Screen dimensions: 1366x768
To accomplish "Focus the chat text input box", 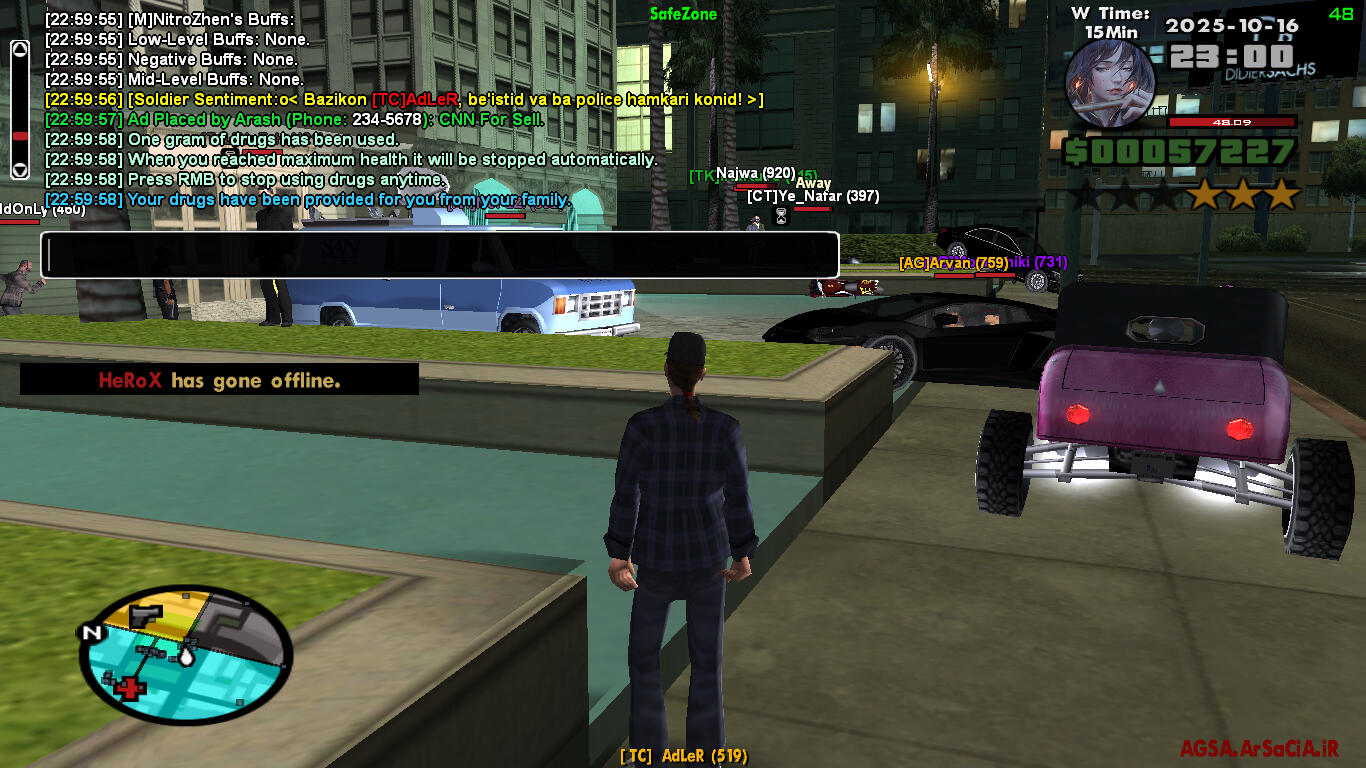I will pos(439,255).
